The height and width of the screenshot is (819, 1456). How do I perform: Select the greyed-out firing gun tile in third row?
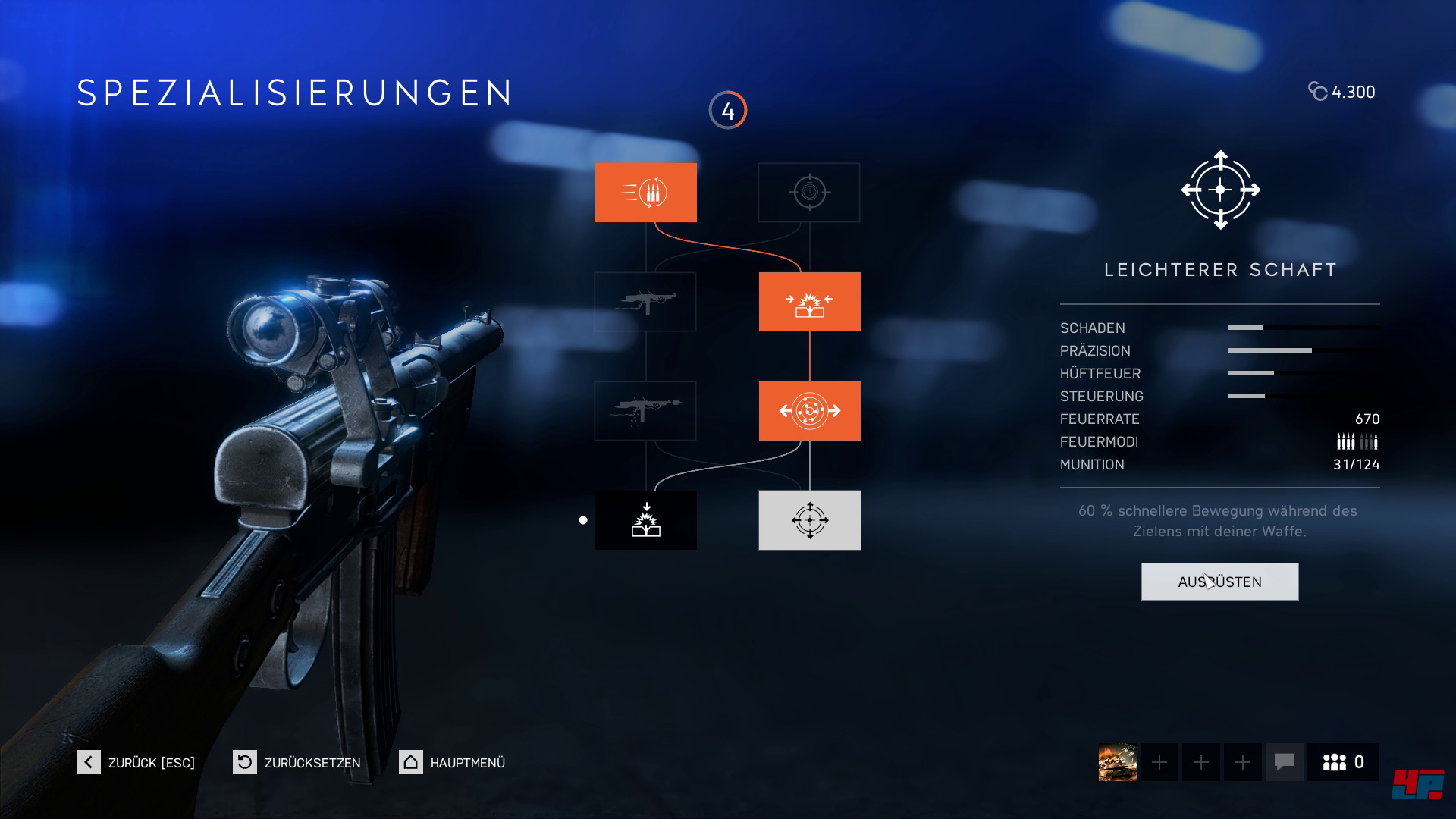coord(645,411)
